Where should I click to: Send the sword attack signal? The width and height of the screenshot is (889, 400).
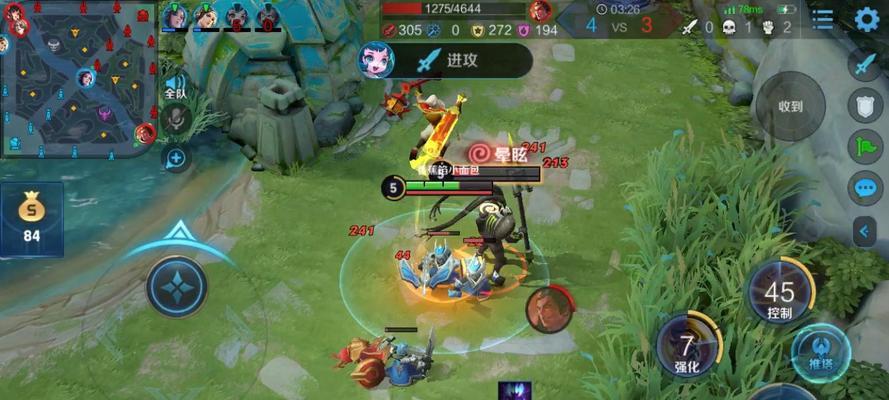(865, 65)
